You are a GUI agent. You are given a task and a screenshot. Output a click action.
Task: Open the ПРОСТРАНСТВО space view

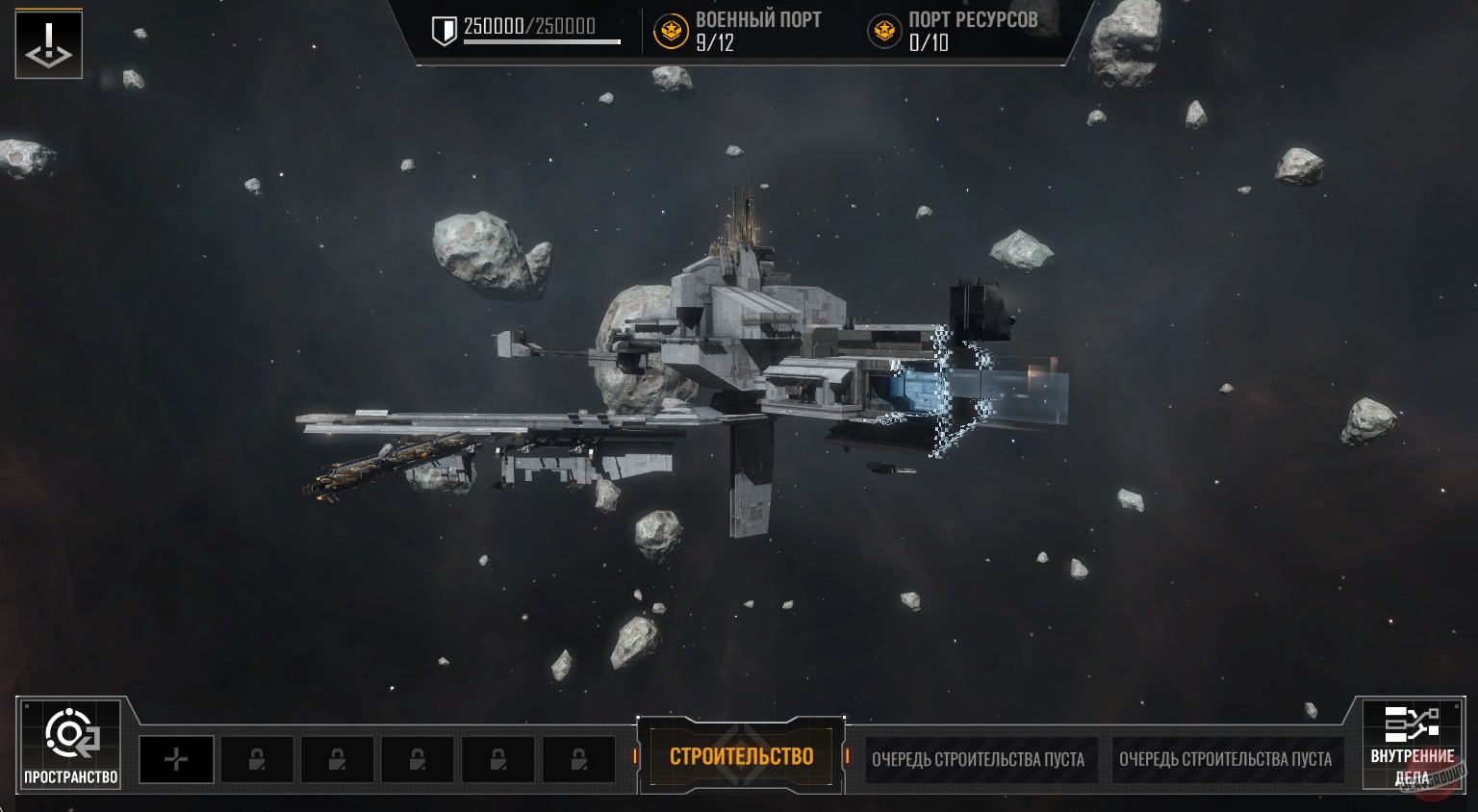69,745
